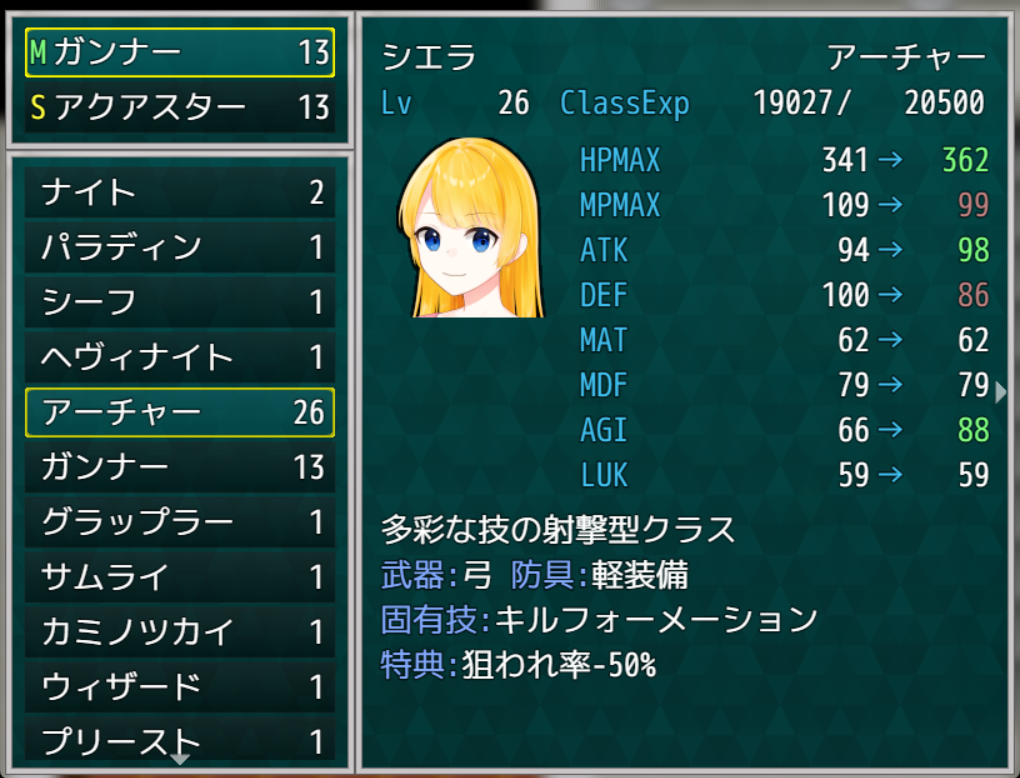The height and width of the screenshot is (778, 1020).
Task: Click the right arrow on the stats panel
Action: [1002, 392]
